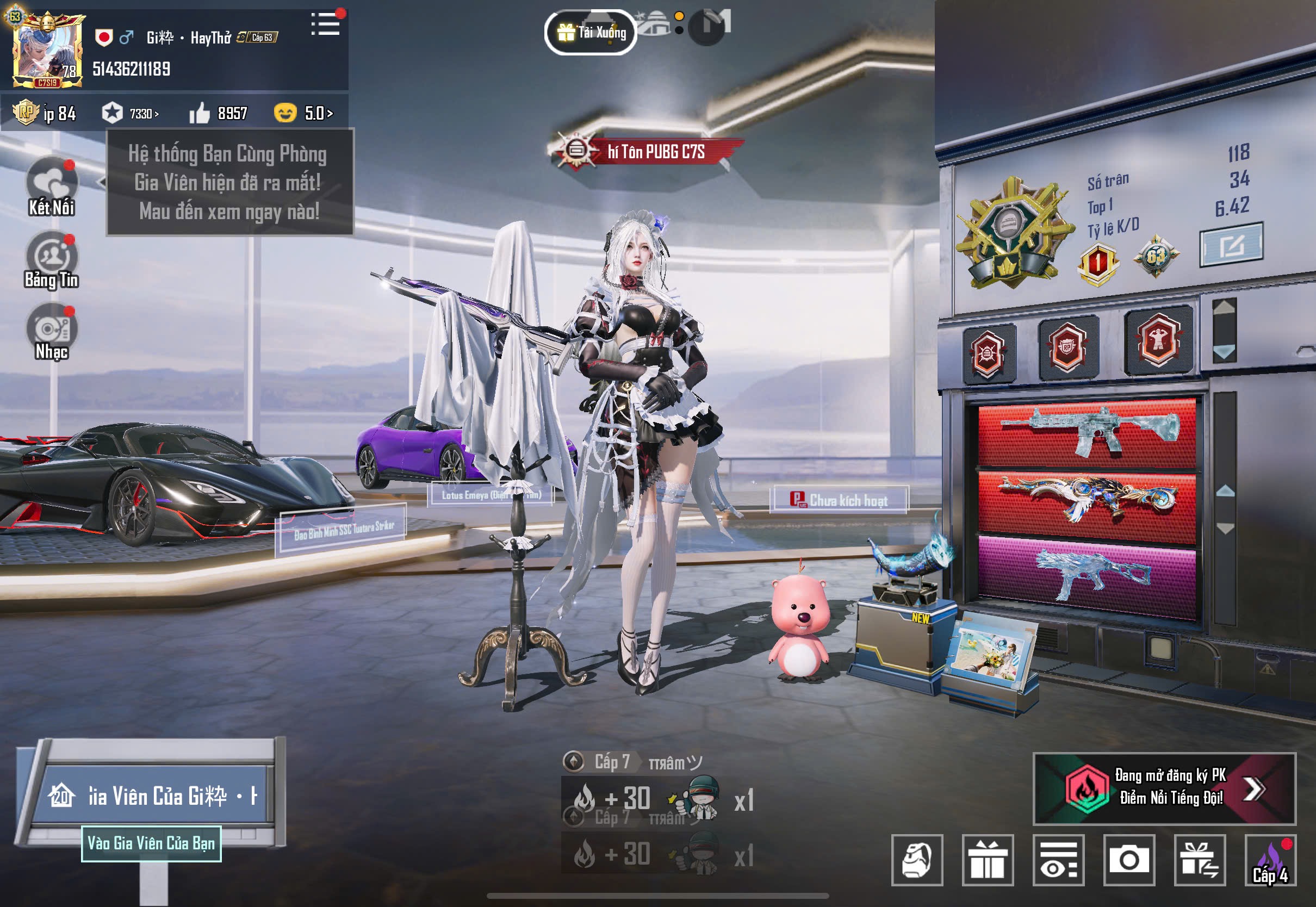
Task: Select the icy M416 rifle skin
Action: (1087, 433)
